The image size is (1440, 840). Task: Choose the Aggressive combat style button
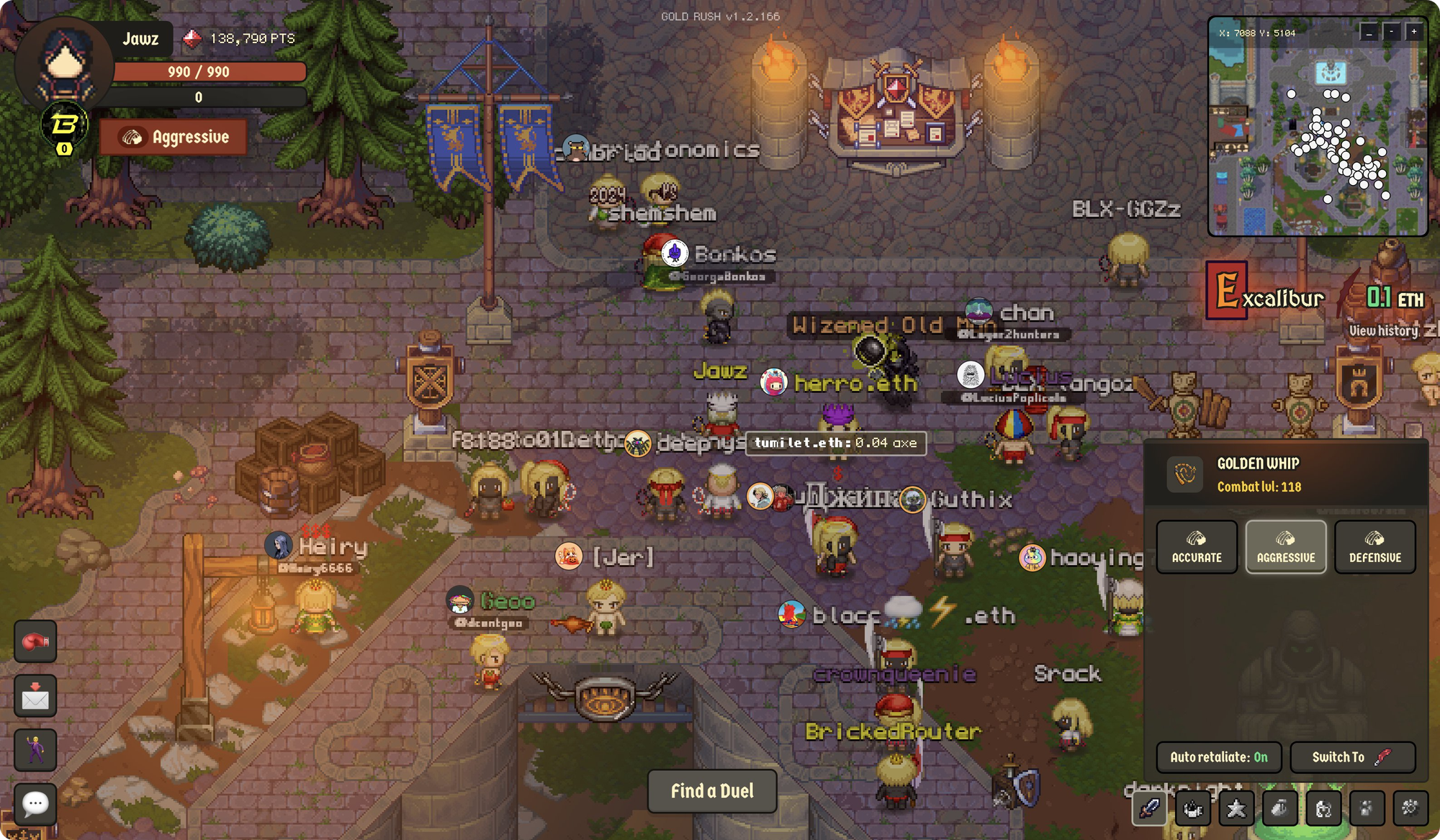(1286, 547)
